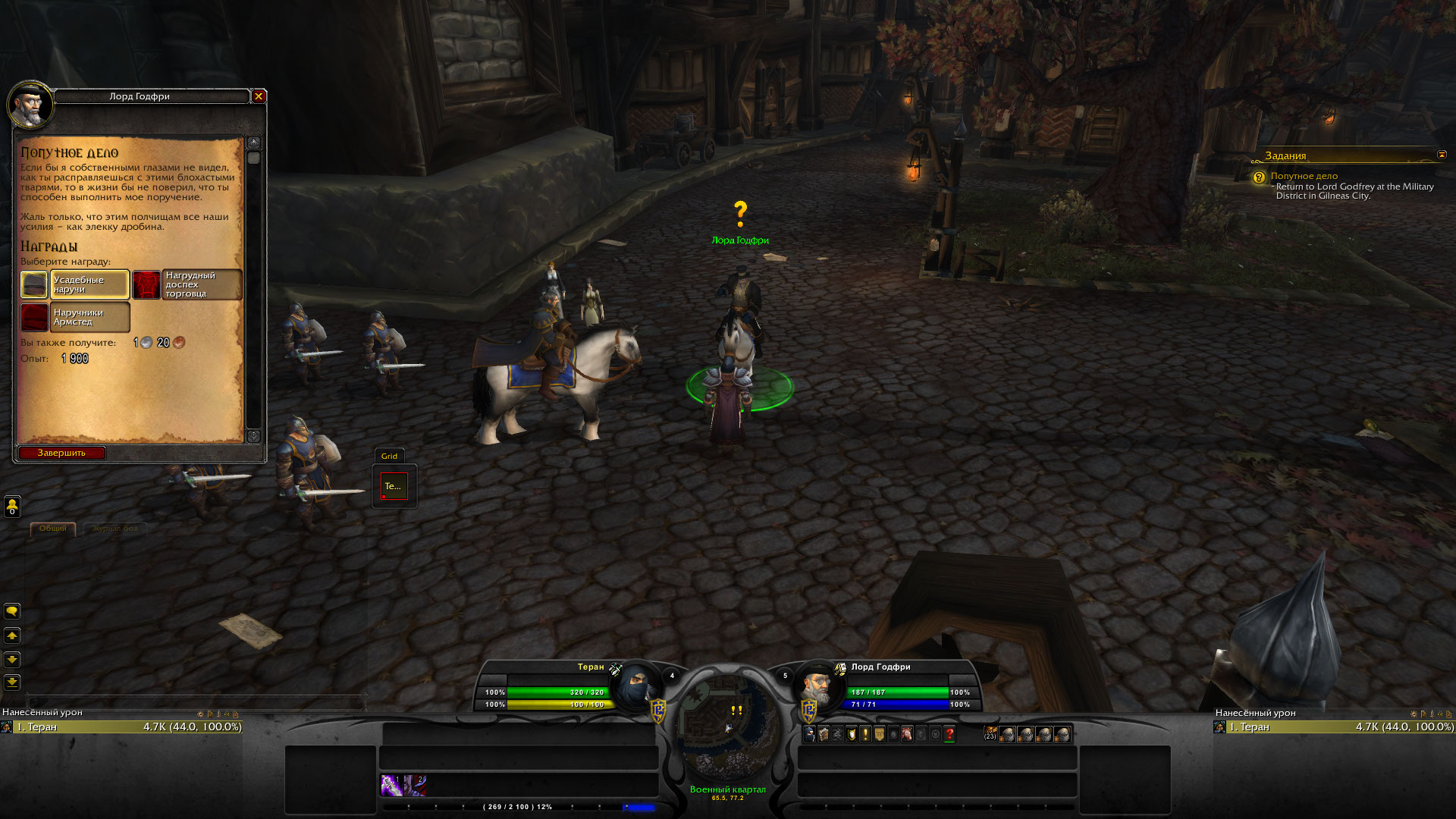The width and height of the screenshot is (1456, 819).
Task: Jump the chat to the bottom
Action: click(12, 682)
